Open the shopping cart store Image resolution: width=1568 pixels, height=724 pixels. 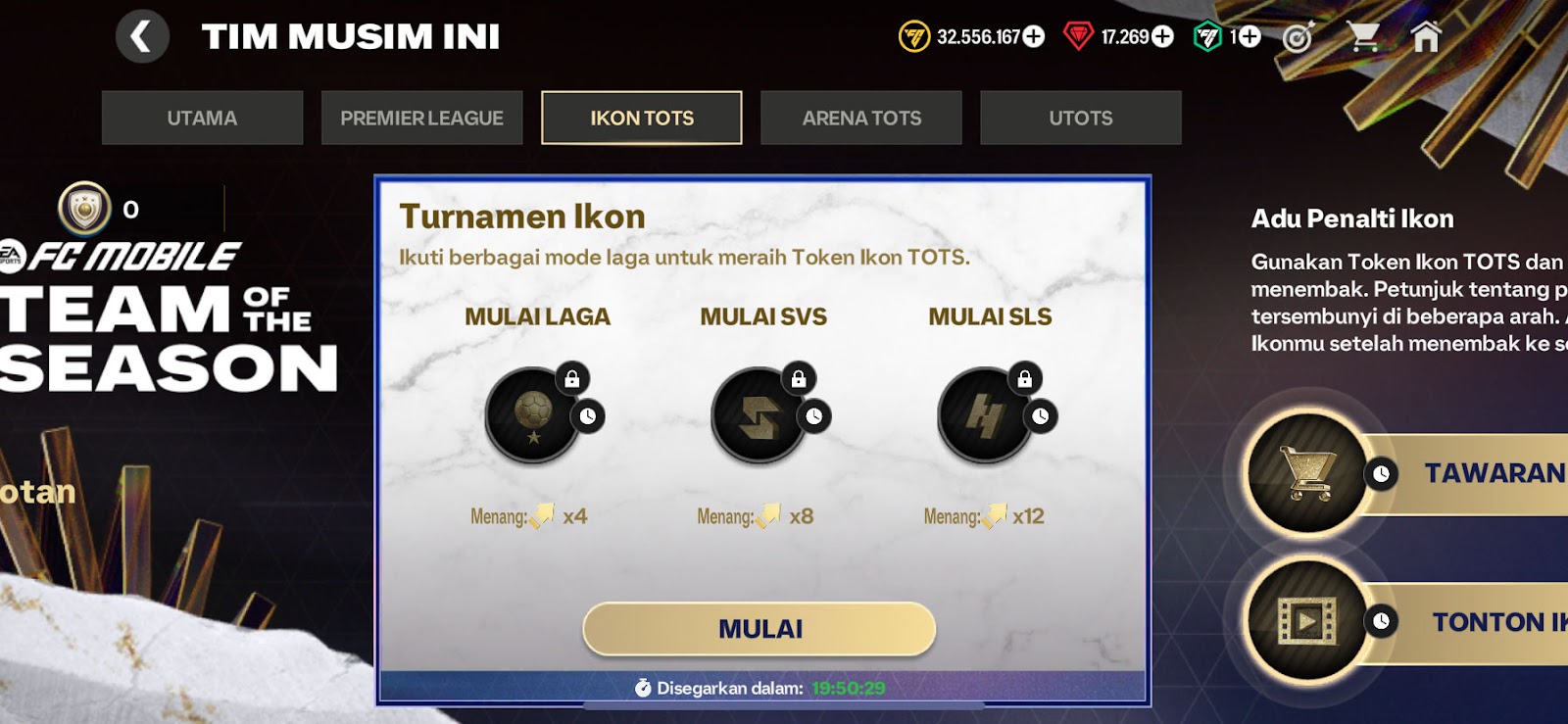[1363, 37]
